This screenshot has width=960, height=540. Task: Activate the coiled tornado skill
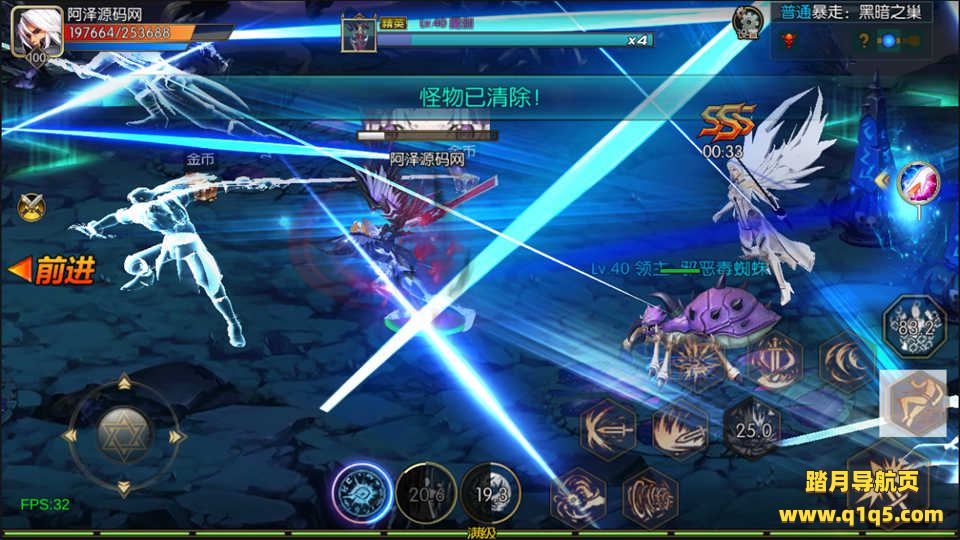(651, 497)
